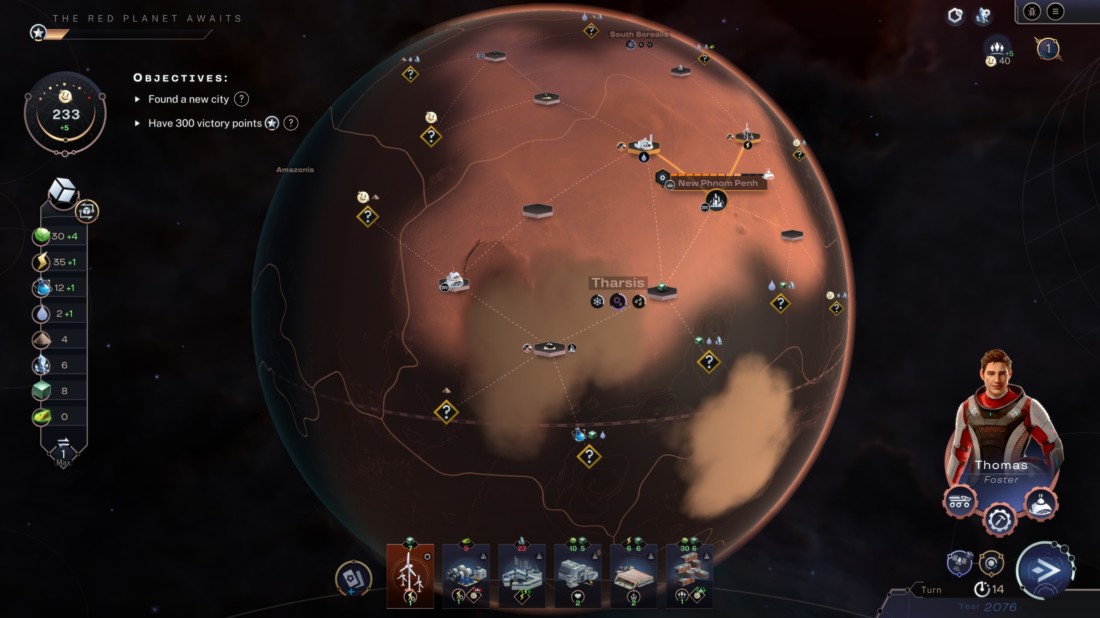1100x618 pixels.
Task: Click the gold ringed number 1 badge
Action: click(x=1048, y=48)
